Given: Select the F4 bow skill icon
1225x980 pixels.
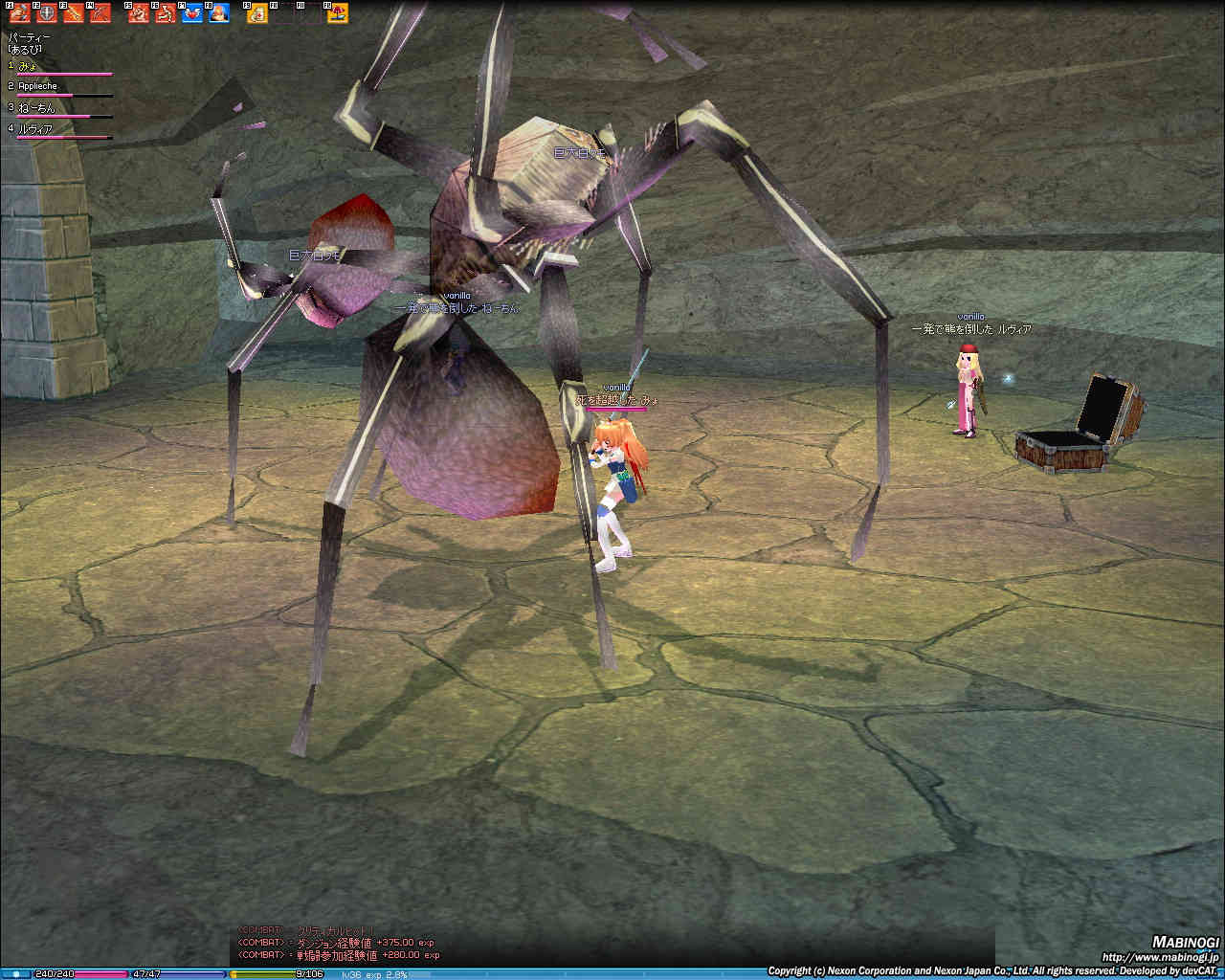Looking at the screenshot, I should click(100, 13).
